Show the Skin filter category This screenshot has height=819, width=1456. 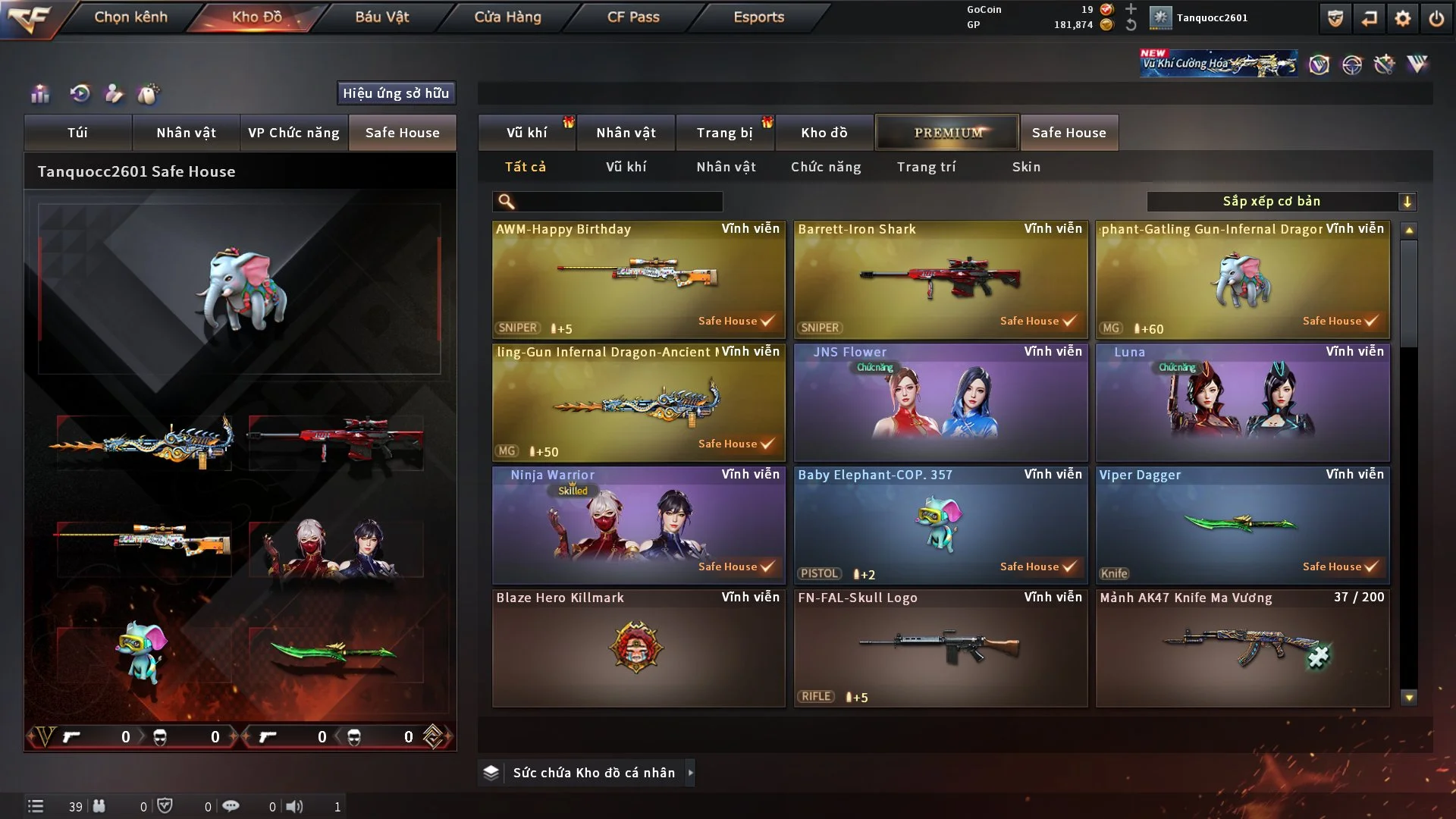(x=1026, y=167)
